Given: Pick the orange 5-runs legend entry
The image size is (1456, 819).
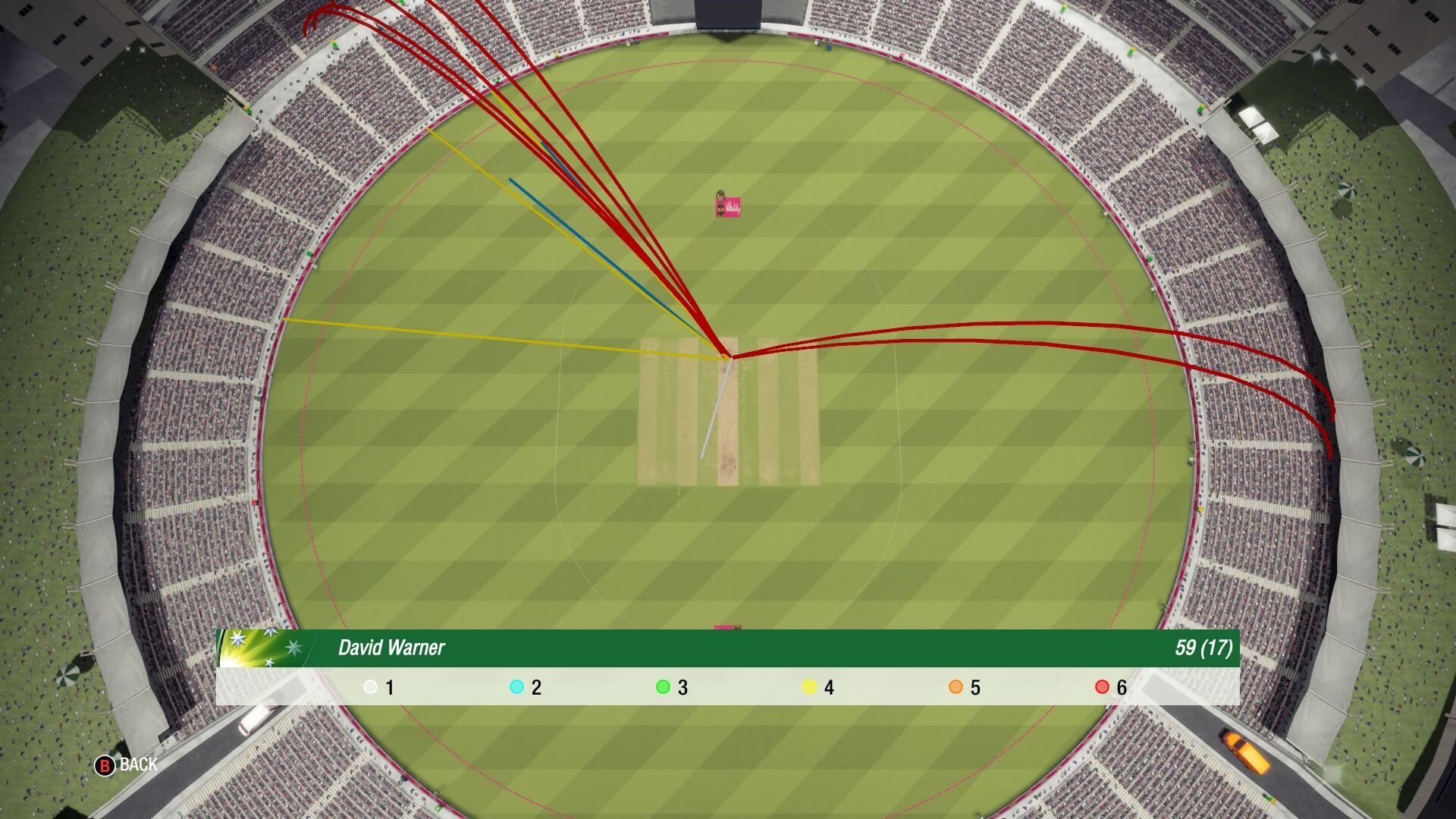Looking at the screenshot, I should pos(964,687).
